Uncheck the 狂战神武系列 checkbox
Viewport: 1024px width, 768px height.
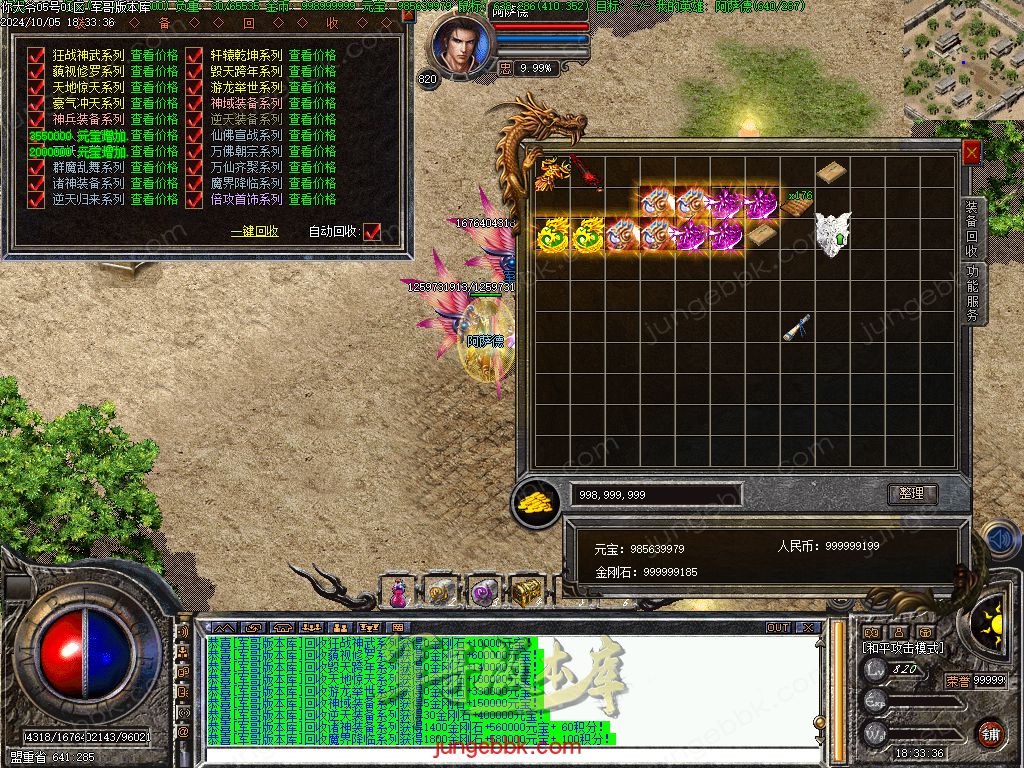point(36,56)
